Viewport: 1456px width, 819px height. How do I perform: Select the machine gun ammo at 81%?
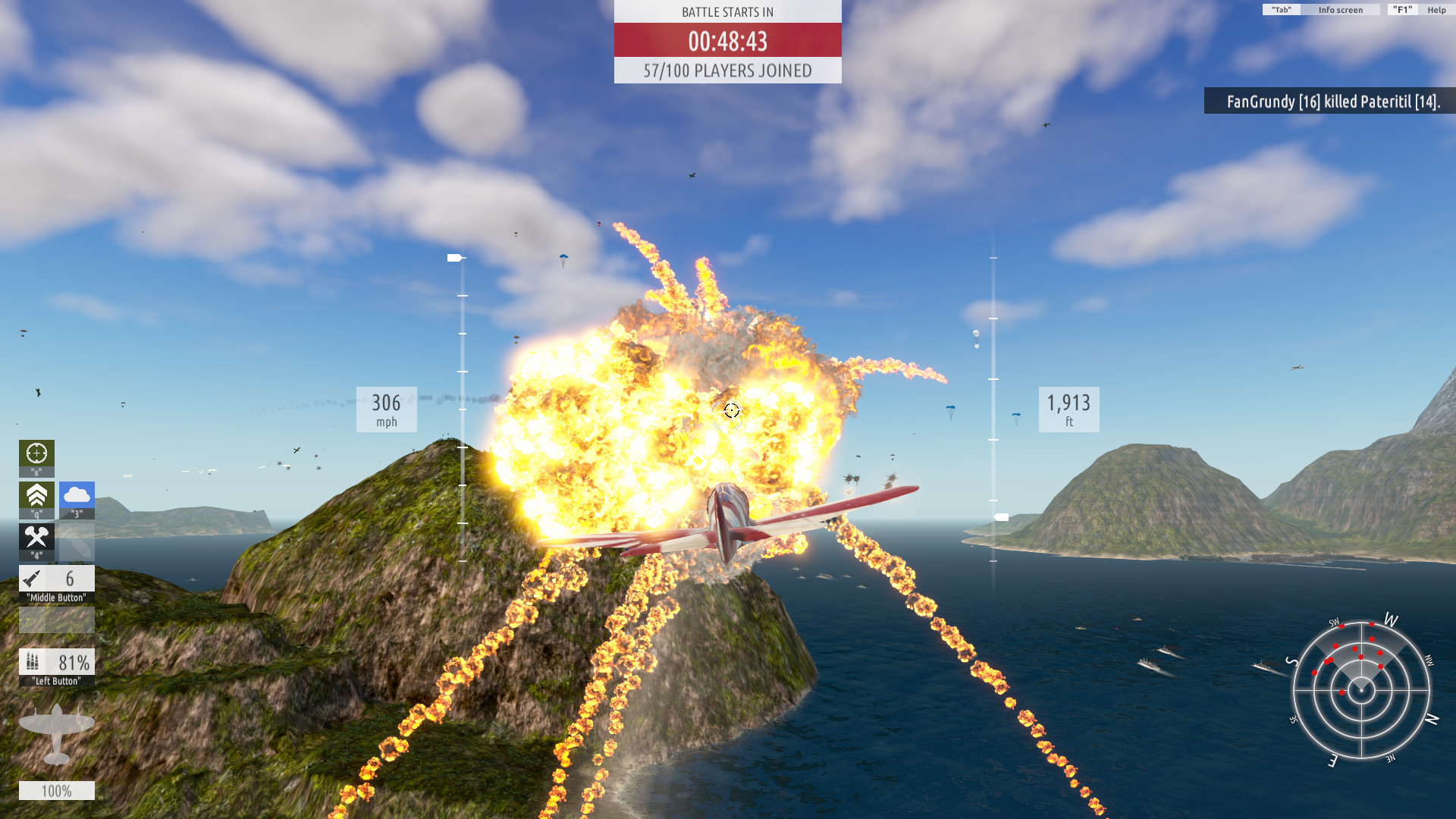(x=56, y=662)
